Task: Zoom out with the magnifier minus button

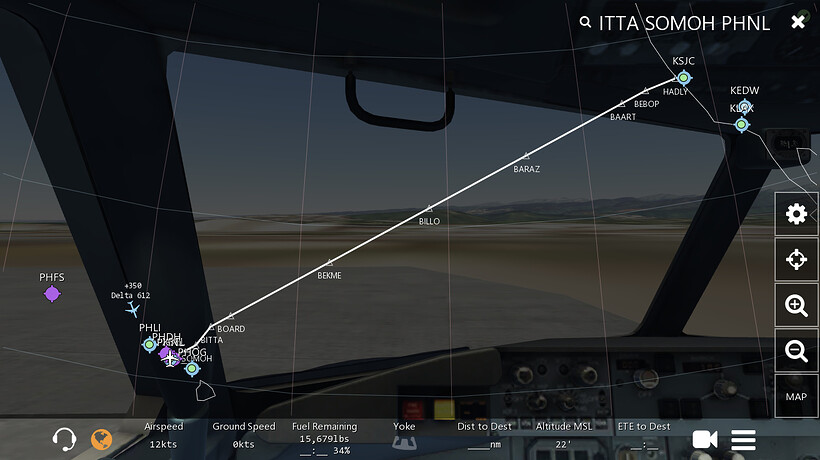Action: click(796, 351)
